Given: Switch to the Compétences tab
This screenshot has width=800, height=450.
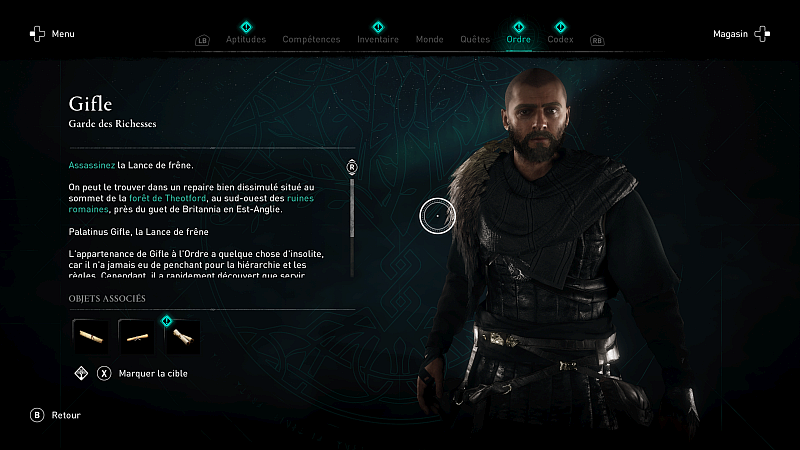Looking at the screenshot, I should click(312, 40).
